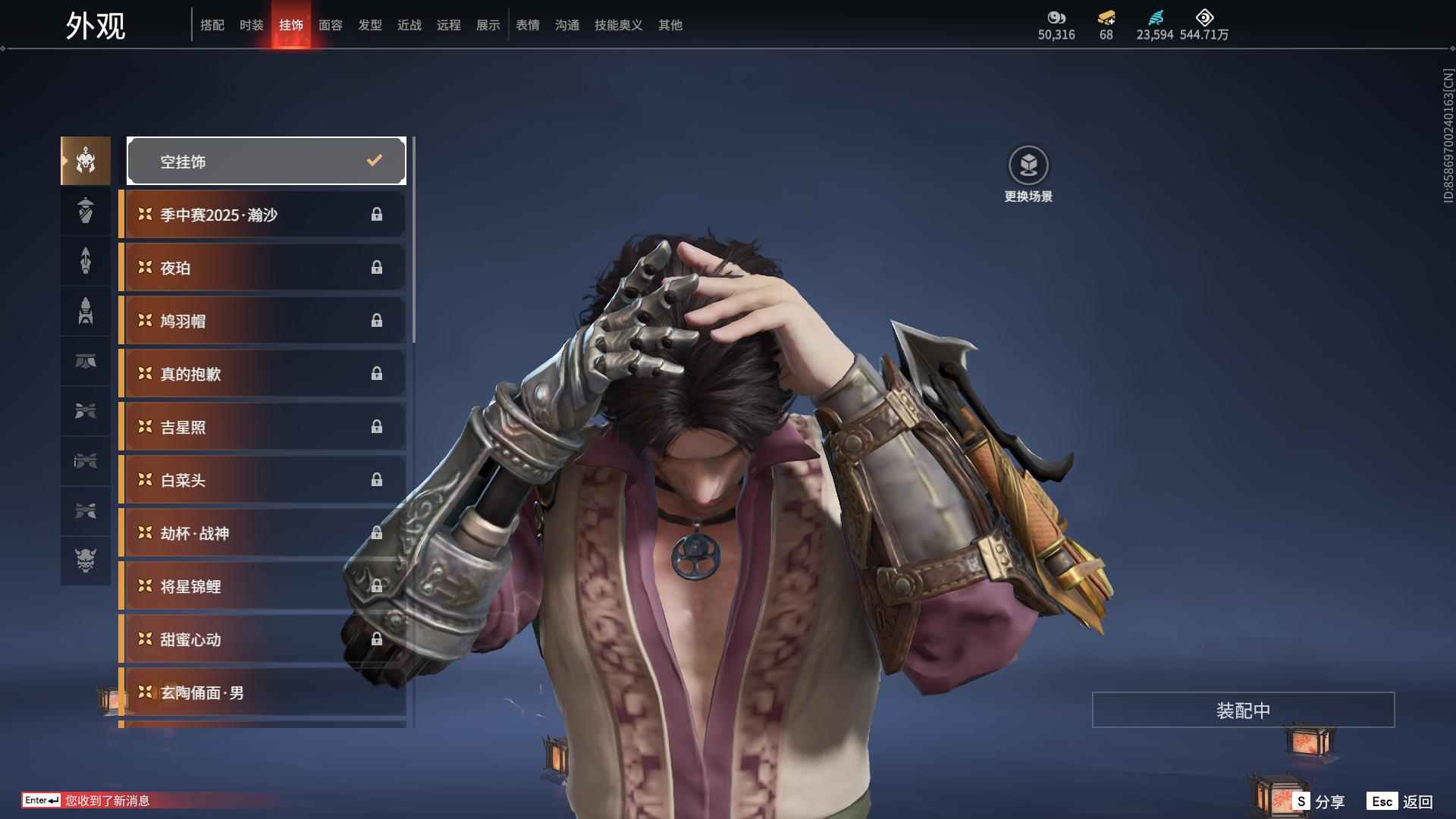Pick the 鸠羽帽 accessory

(x=262, y=321)
